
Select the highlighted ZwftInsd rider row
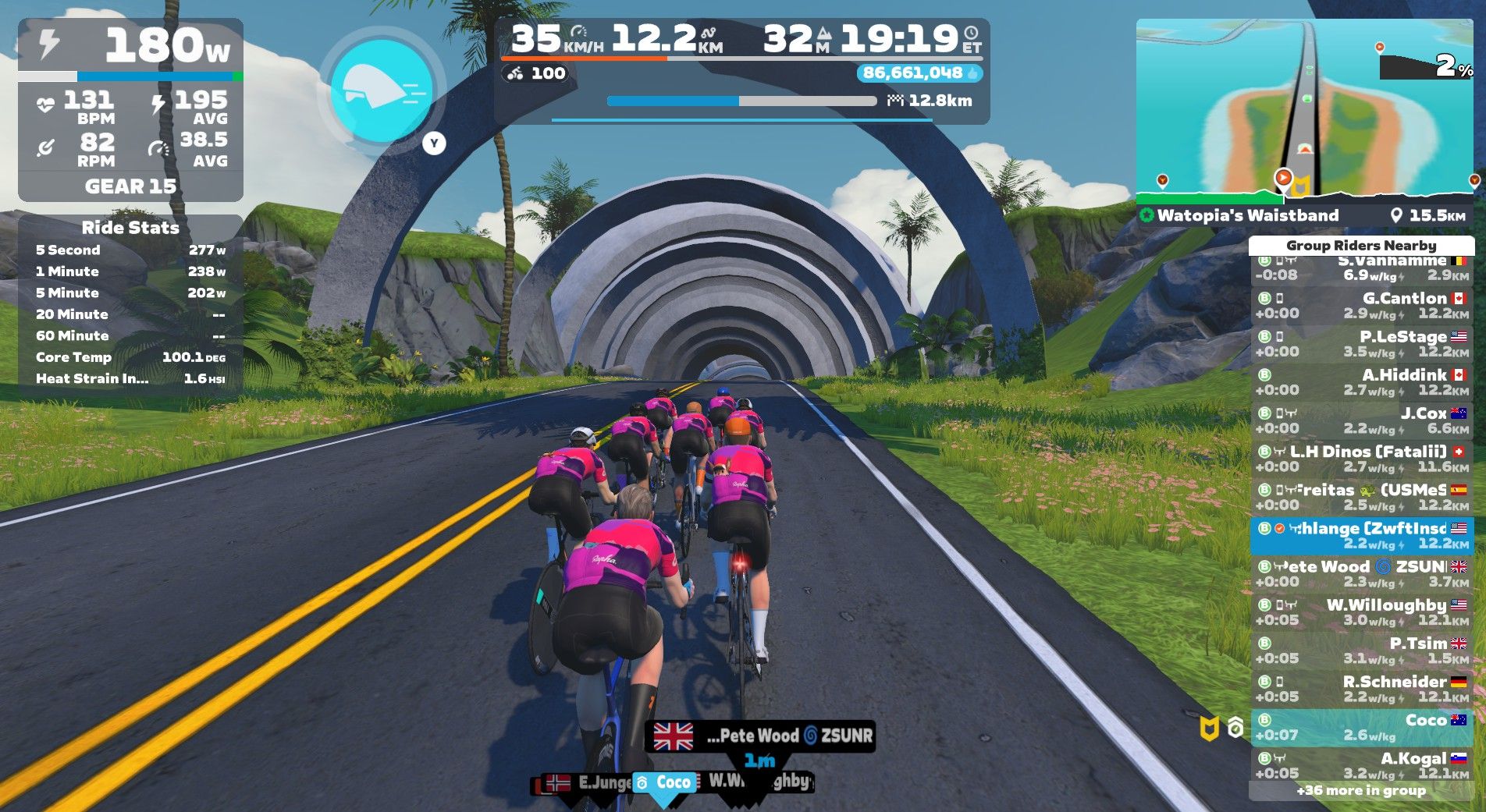click(x=1361, y=536)
